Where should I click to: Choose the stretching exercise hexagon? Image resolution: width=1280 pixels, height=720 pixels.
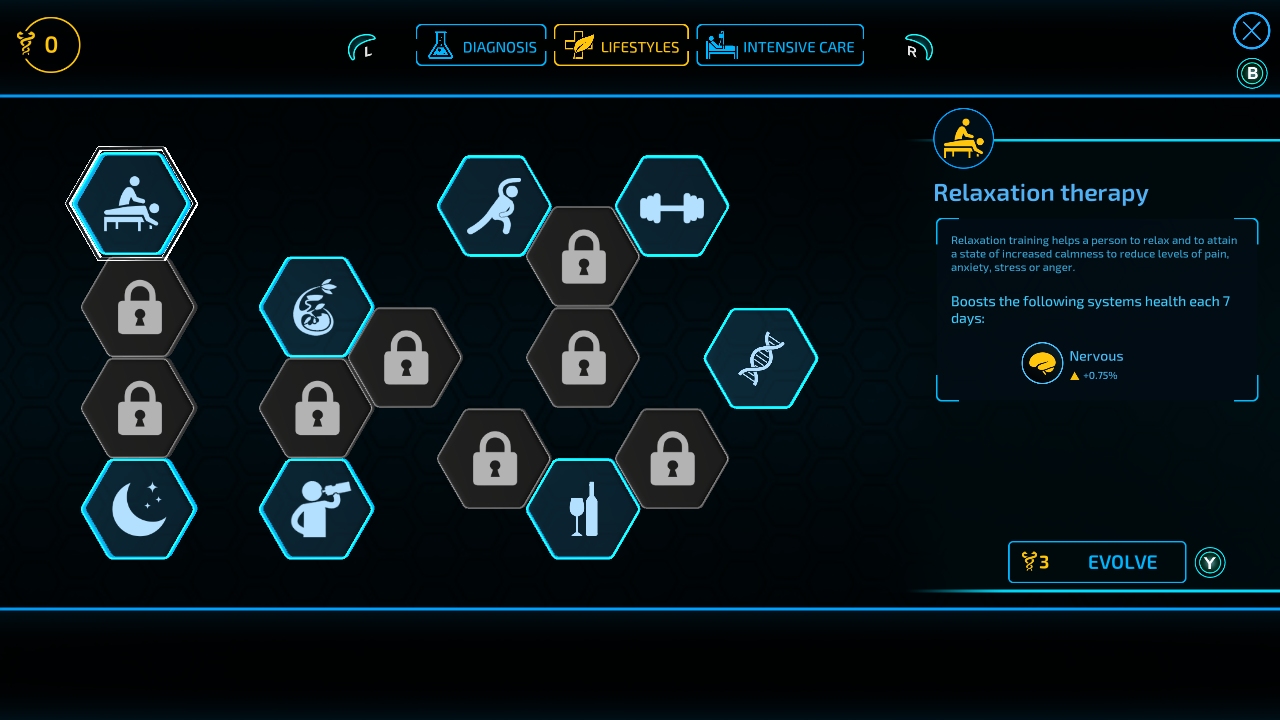pyautogui.click(x=494, y=206)
